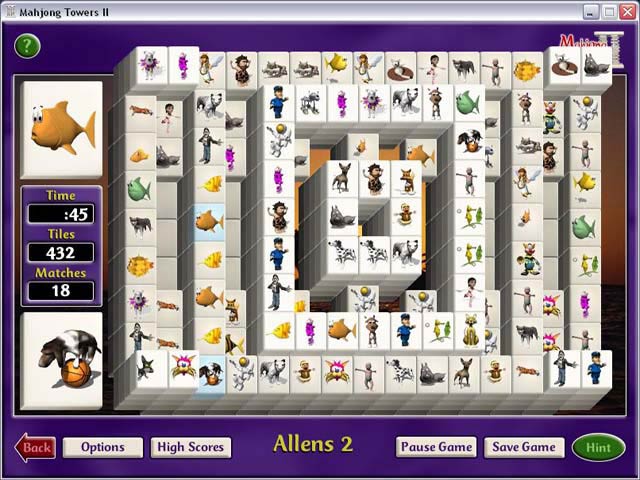640x480 pixels.
Task: Save the current game
Action: pyautogui.click(x=524, y=447)
